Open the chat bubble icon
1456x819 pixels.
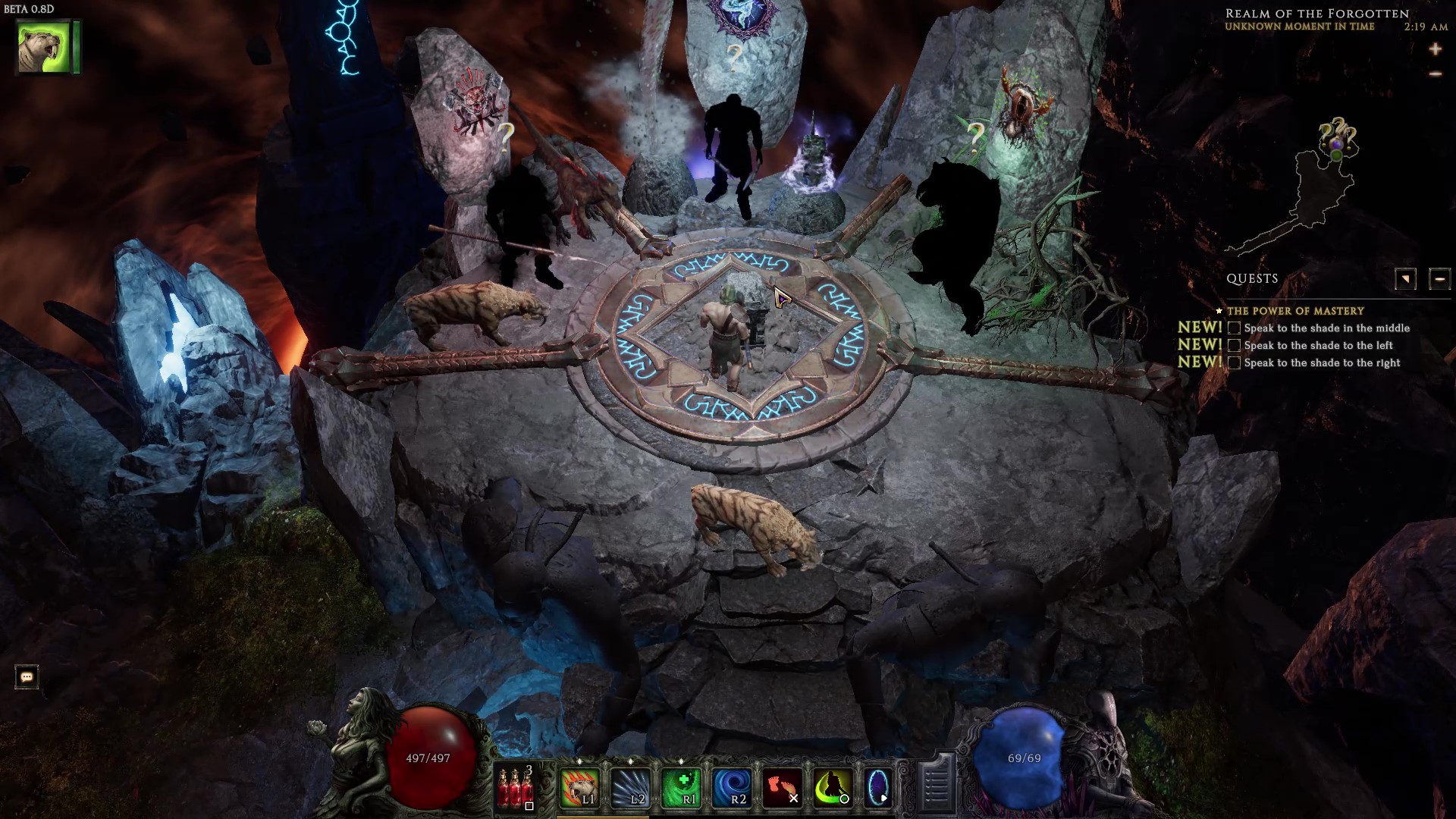[27, 677]
